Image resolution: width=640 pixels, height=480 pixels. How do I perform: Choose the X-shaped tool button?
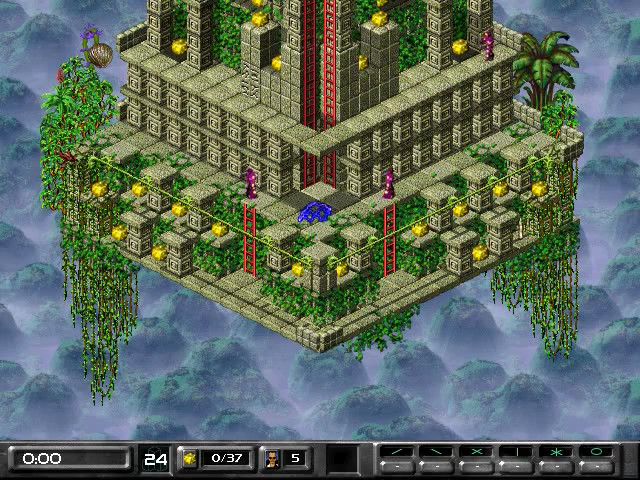[476, 452]
